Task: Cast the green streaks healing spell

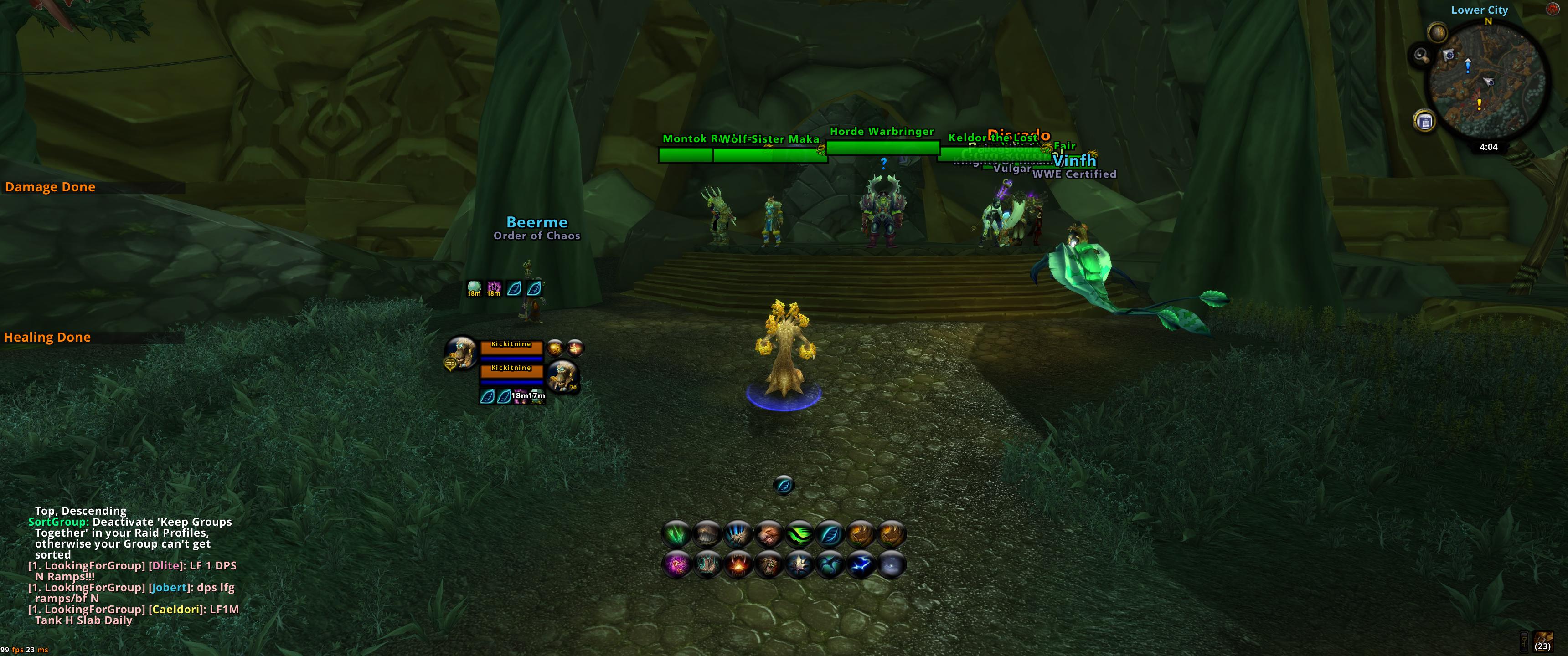Action: pyautogui.click(x=676, y=535)
